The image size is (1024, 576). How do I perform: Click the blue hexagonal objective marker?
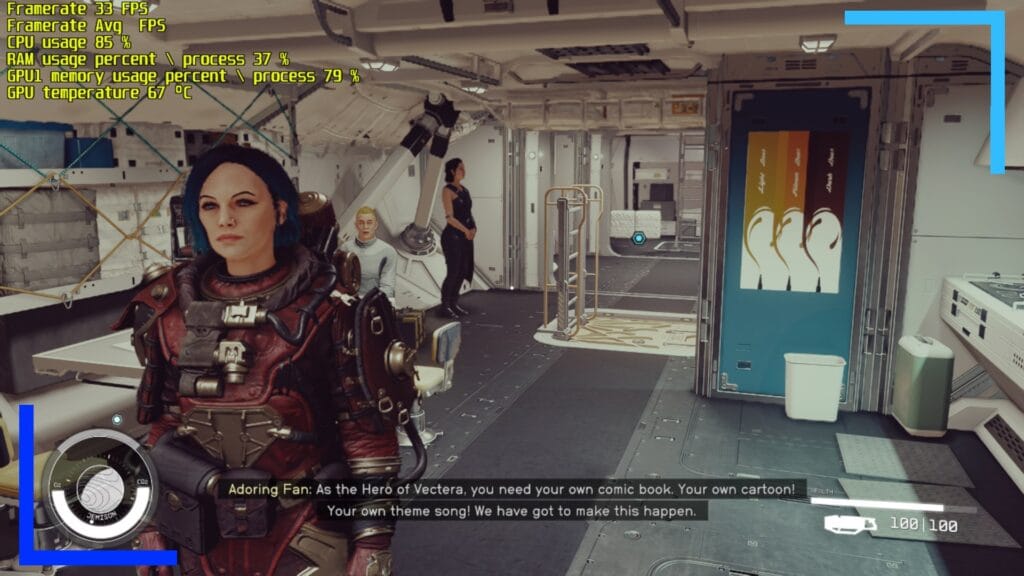tap(639, 238)
